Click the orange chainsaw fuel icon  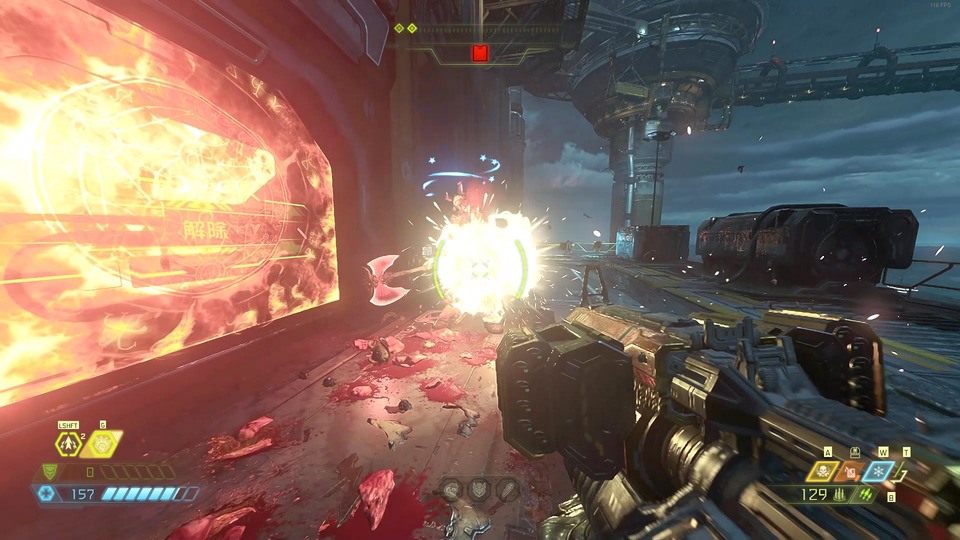tap(852, 471)
